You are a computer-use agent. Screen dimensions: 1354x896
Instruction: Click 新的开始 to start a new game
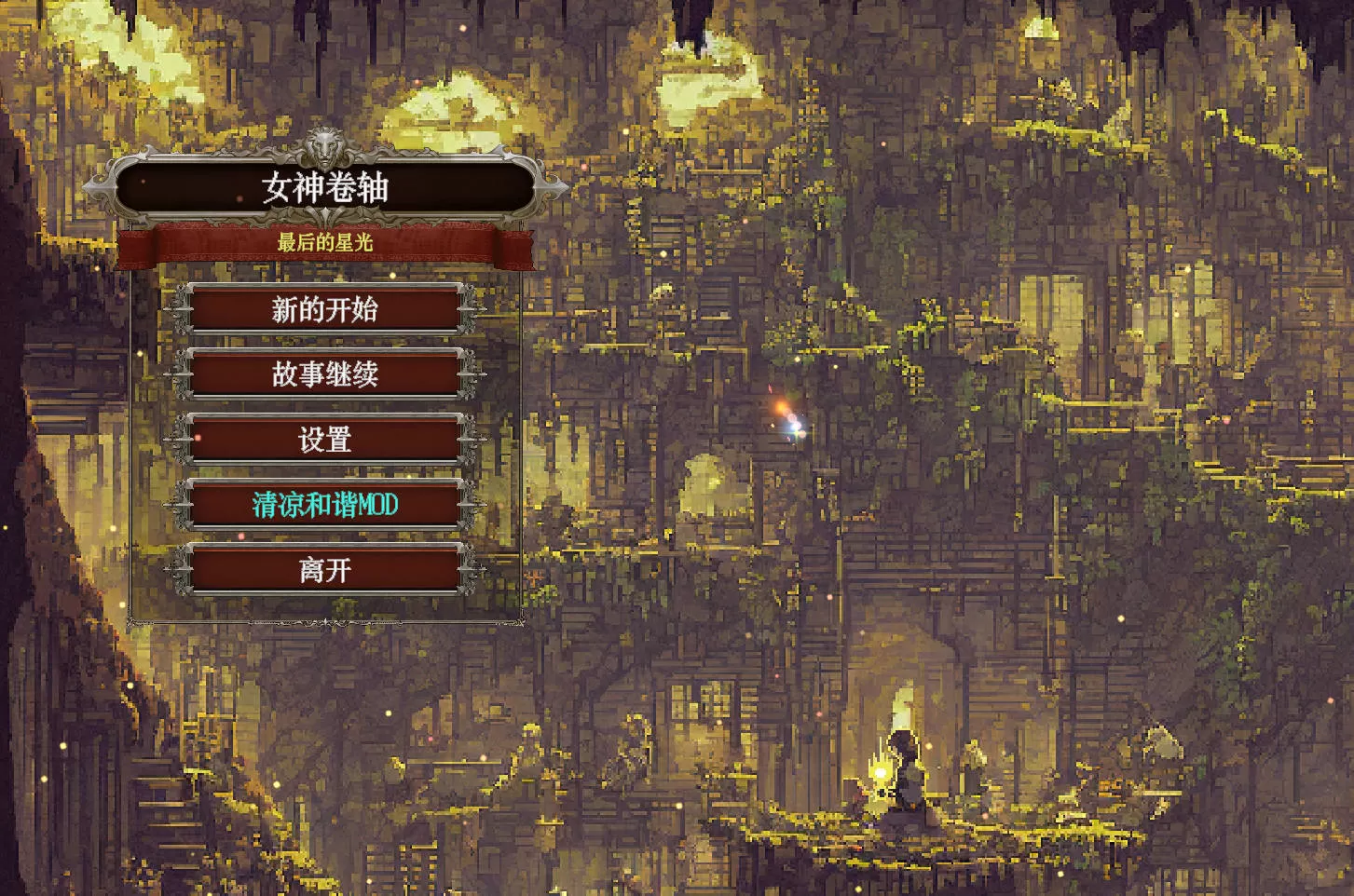pos(323,310)
